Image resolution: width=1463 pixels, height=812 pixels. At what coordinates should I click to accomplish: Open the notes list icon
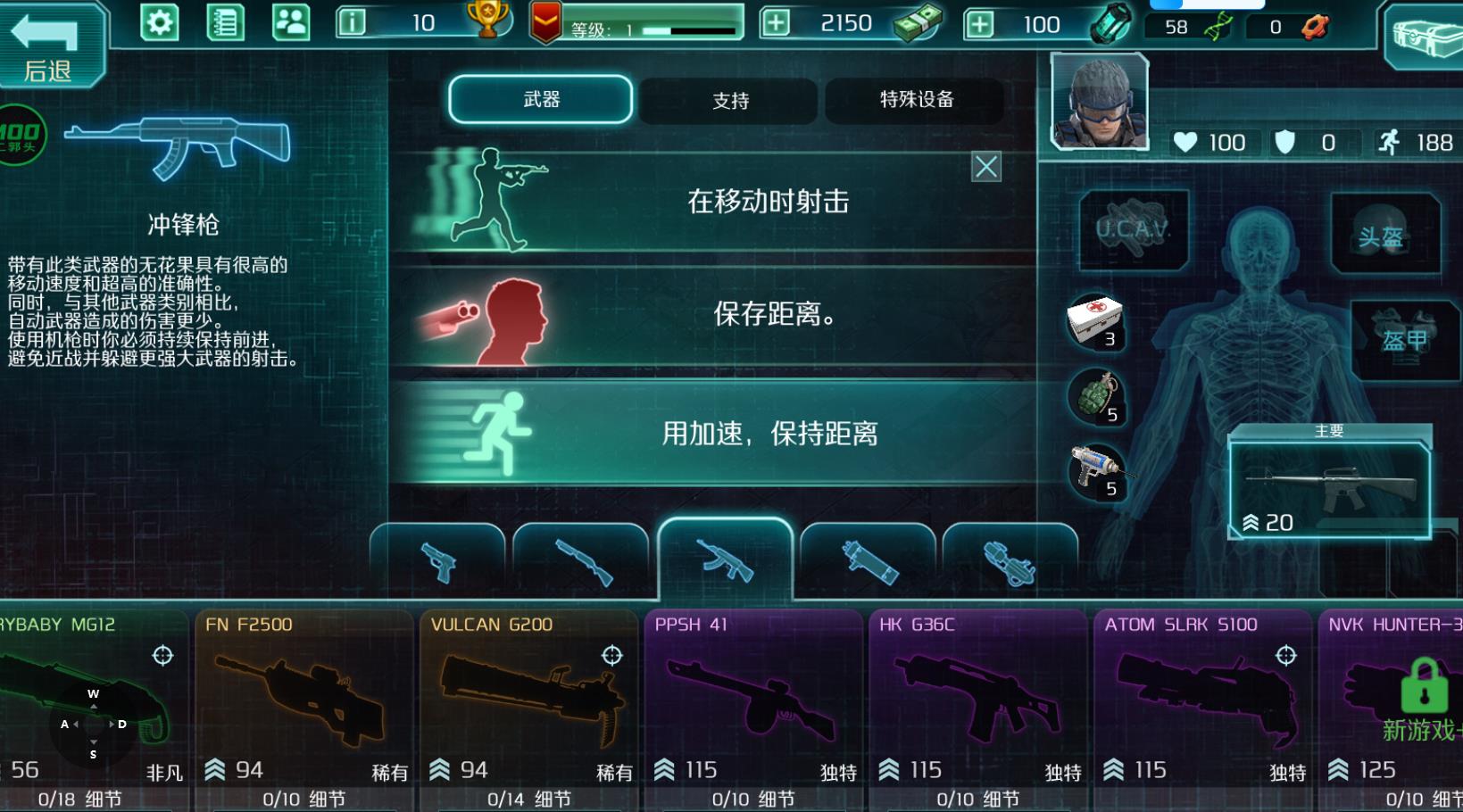pos(225,22)
